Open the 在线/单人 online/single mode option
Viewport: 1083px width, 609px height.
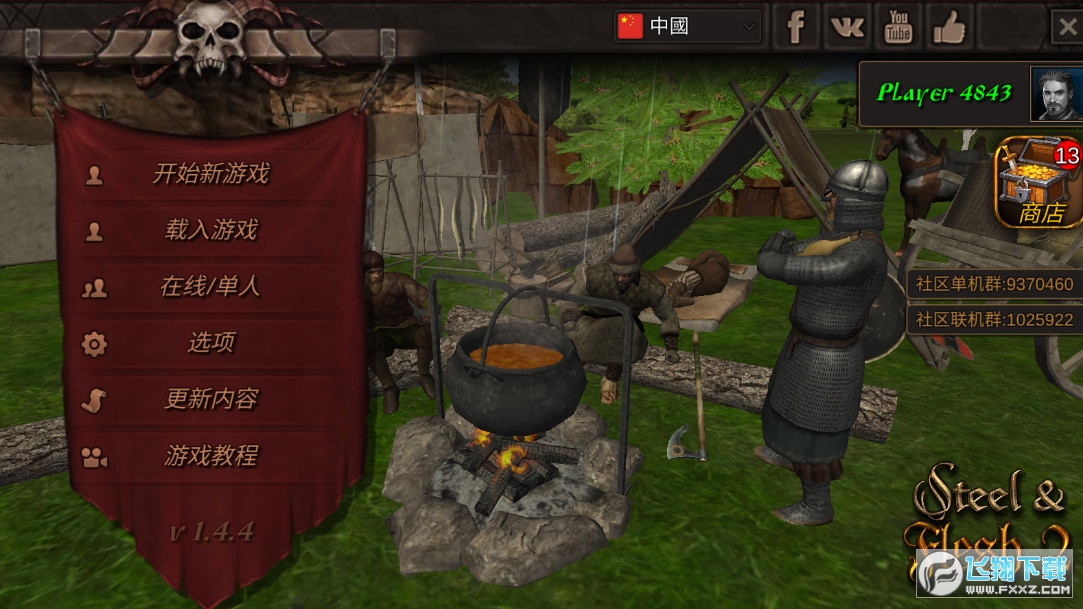[210, 287]
